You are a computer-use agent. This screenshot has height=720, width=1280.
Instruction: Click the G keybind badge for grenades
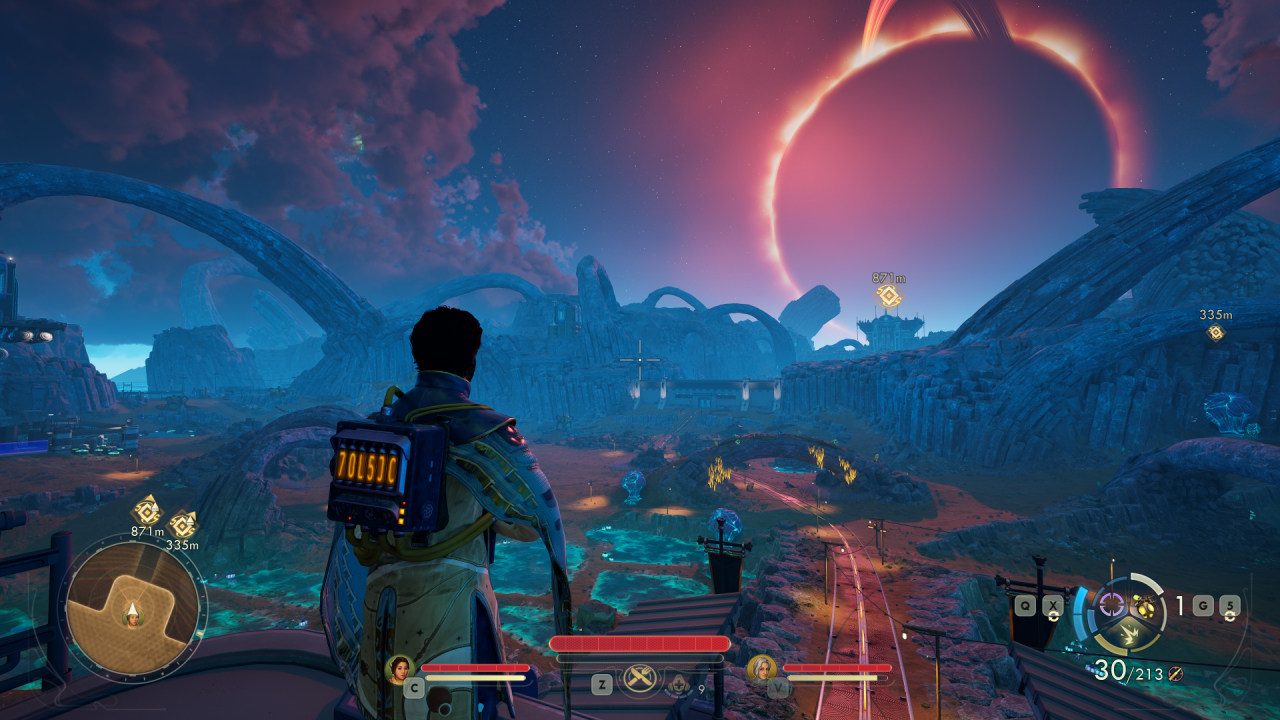click(1203, 605)
